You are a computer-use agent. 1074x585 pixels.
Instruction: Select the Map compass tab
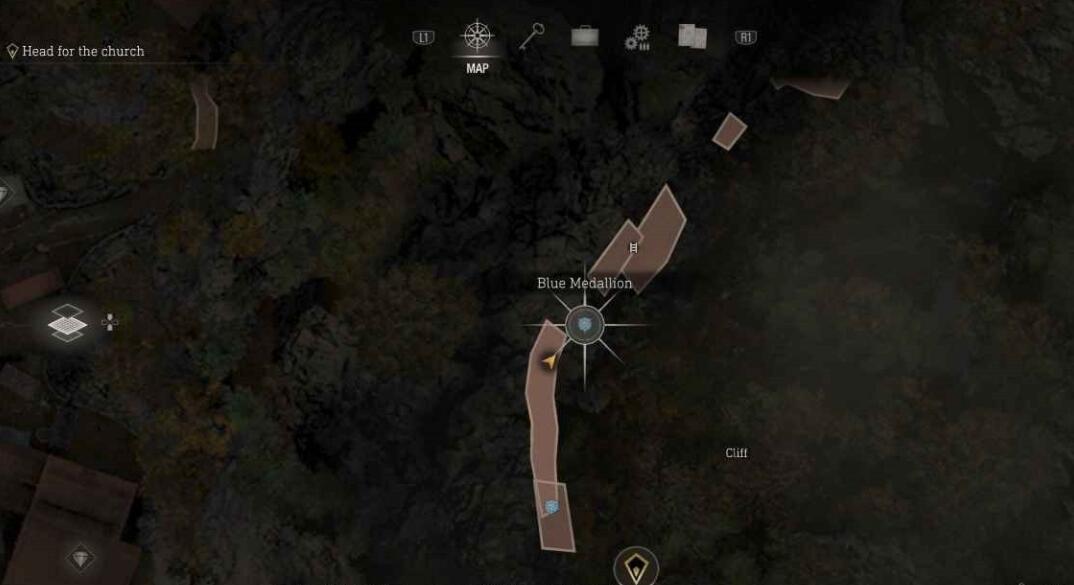tap(477, 38)
